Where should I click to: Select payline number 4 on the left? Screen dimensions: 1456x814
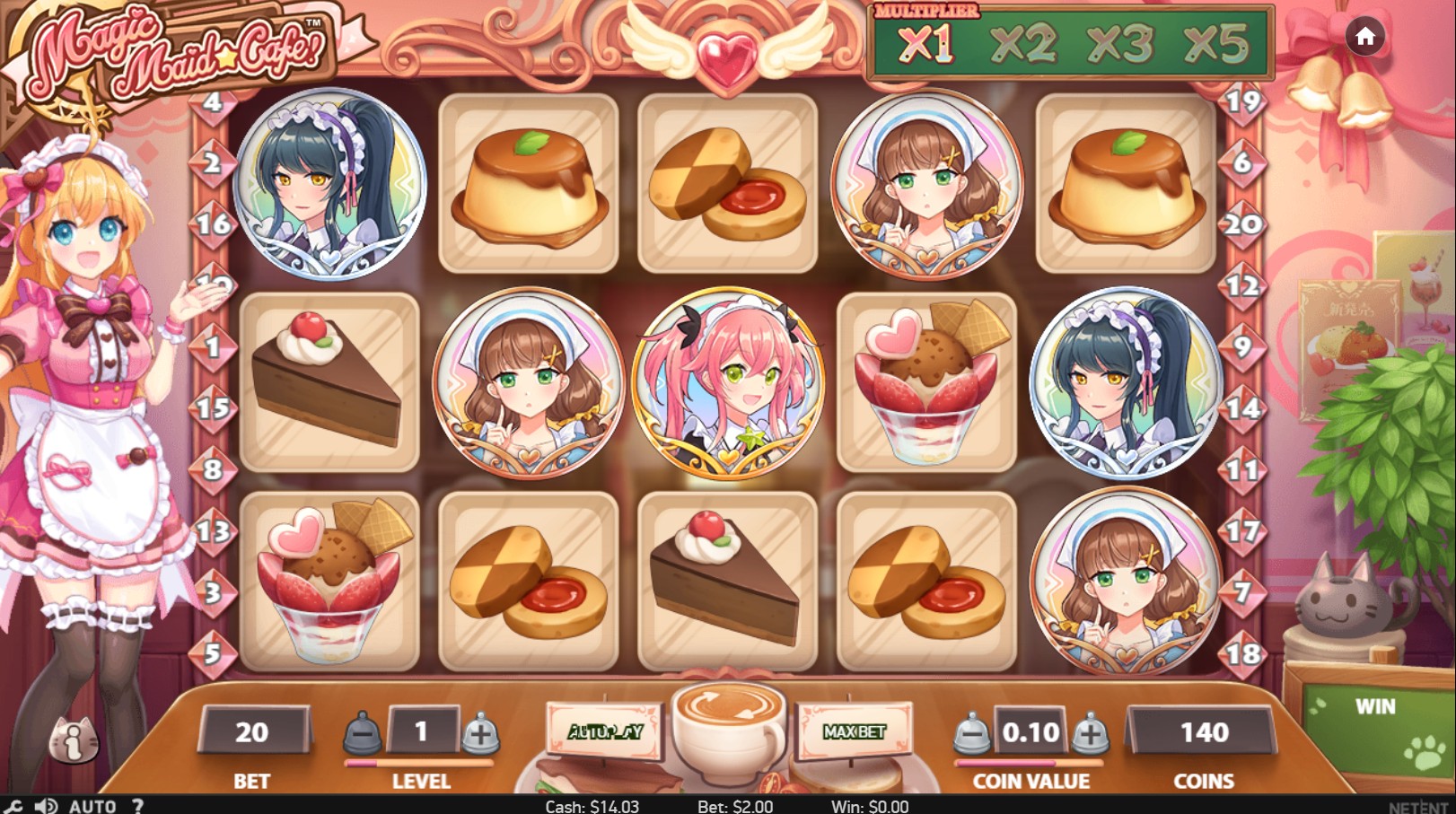(212, 101)
